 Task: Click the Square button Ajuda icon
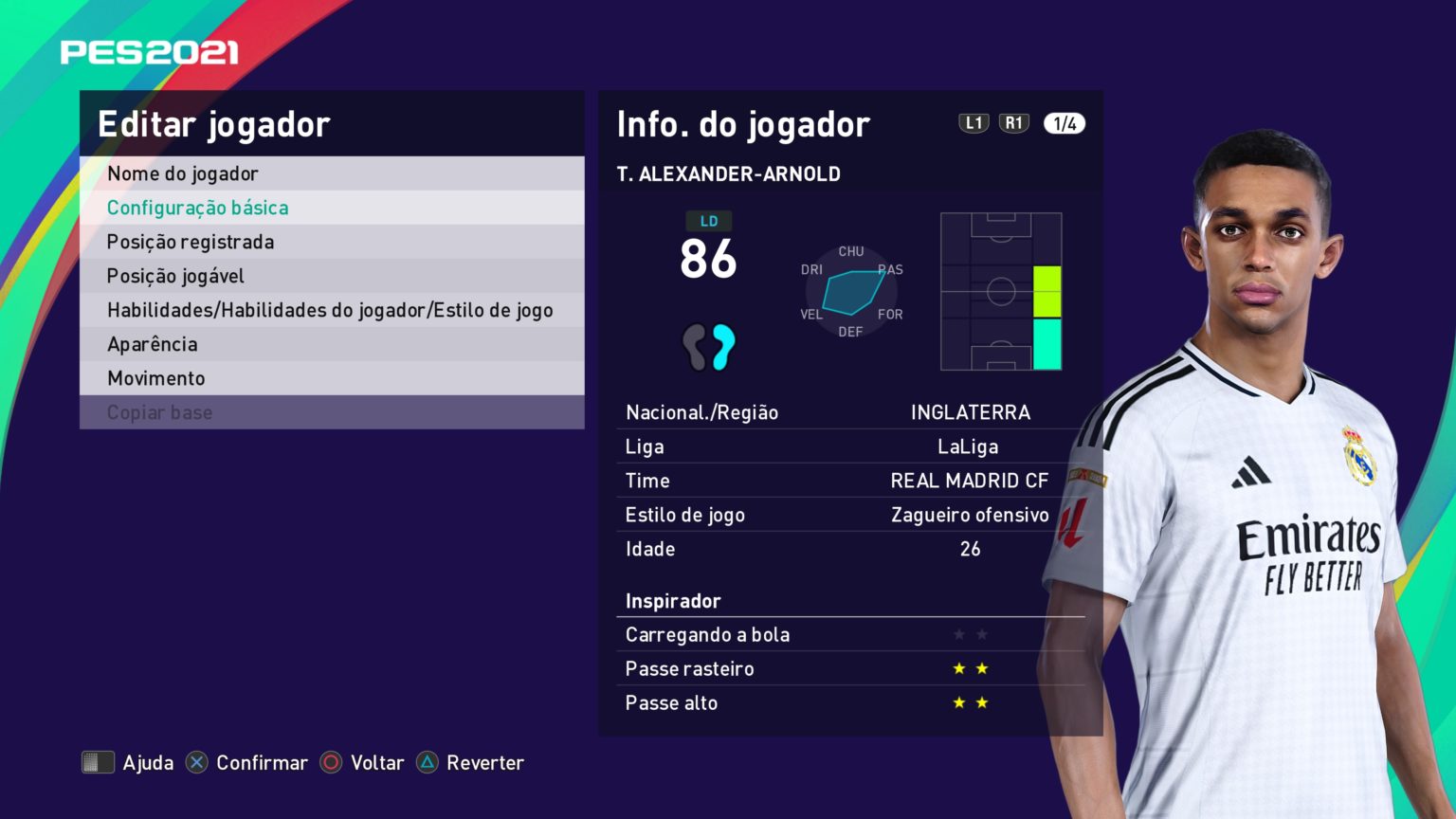[x=98, y=762]
